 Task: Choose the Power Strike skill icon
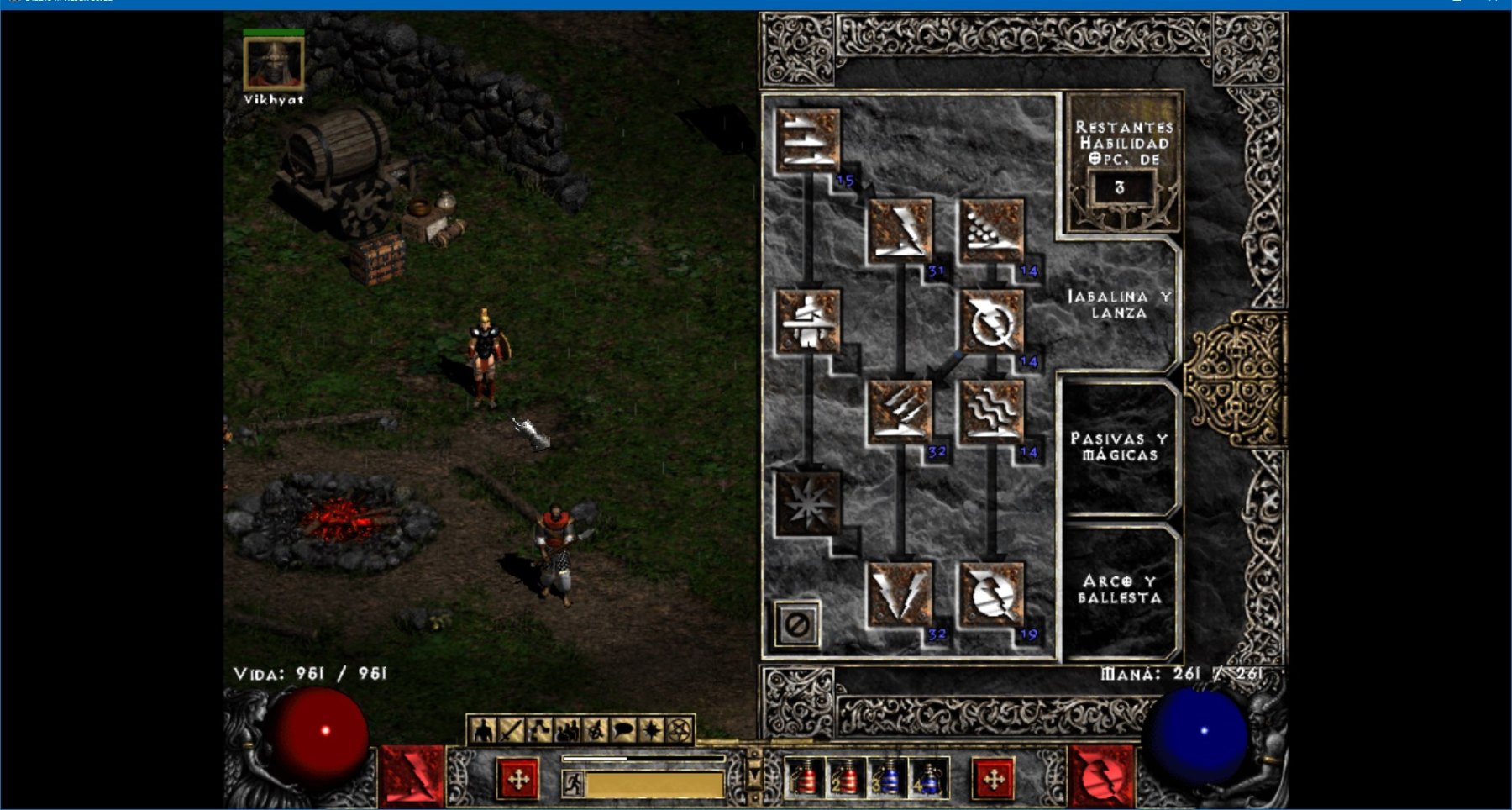900,230
